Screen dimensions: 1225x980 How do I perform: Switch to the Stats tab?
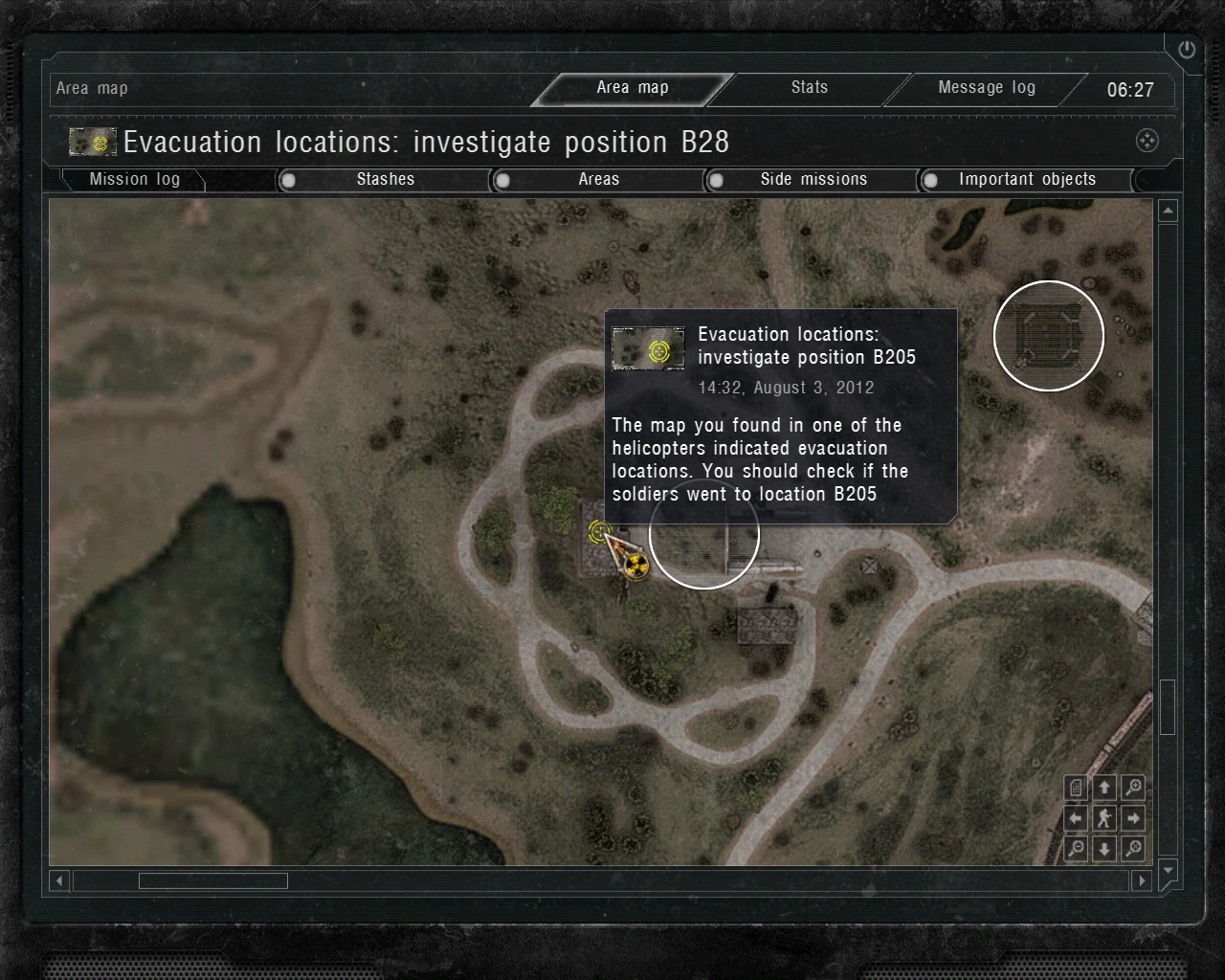click(809, 88)
